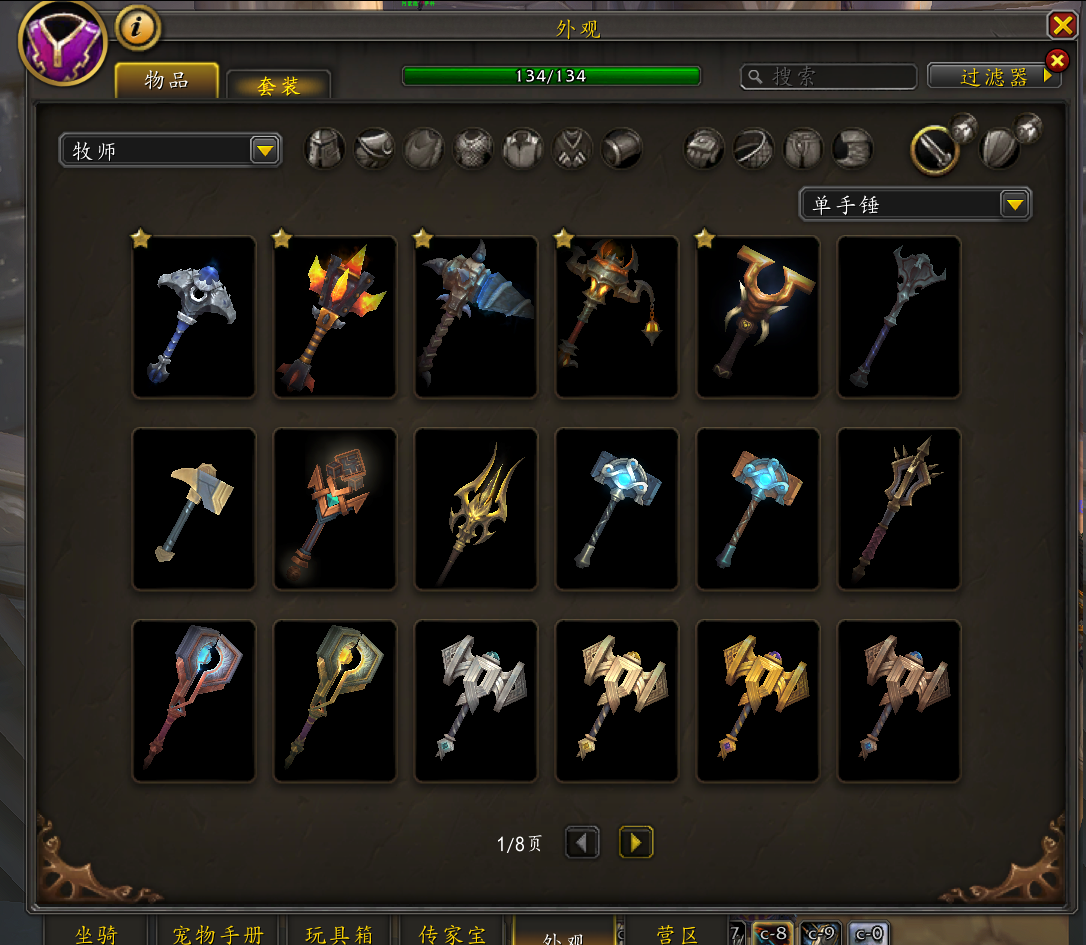
Task: Choose the crescent moon hammer appearance
Action: 194,317
